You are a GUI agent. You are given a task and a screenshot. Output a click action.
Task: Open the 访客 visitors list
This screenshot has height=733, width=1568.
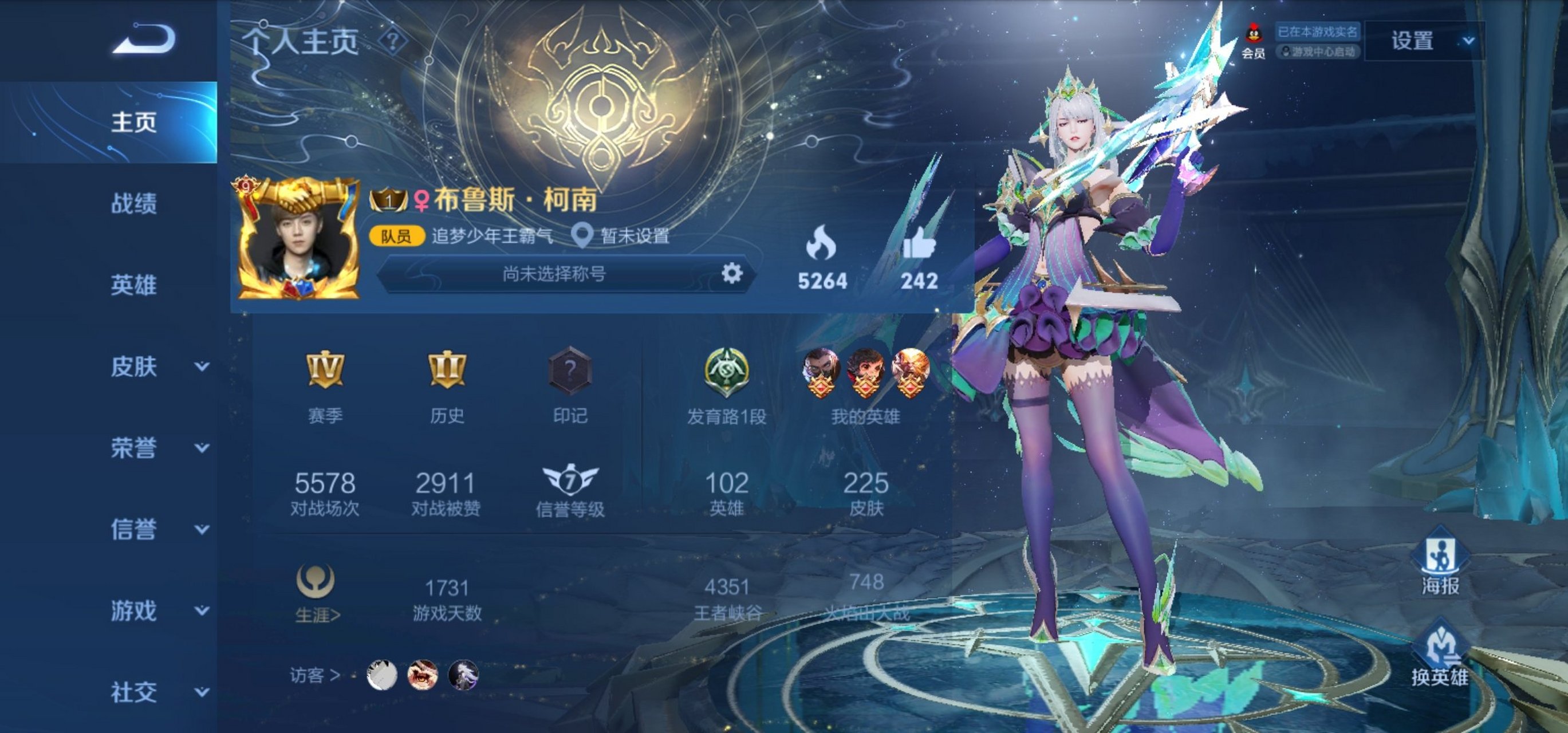pyautogui.click(x=315, y=675)
